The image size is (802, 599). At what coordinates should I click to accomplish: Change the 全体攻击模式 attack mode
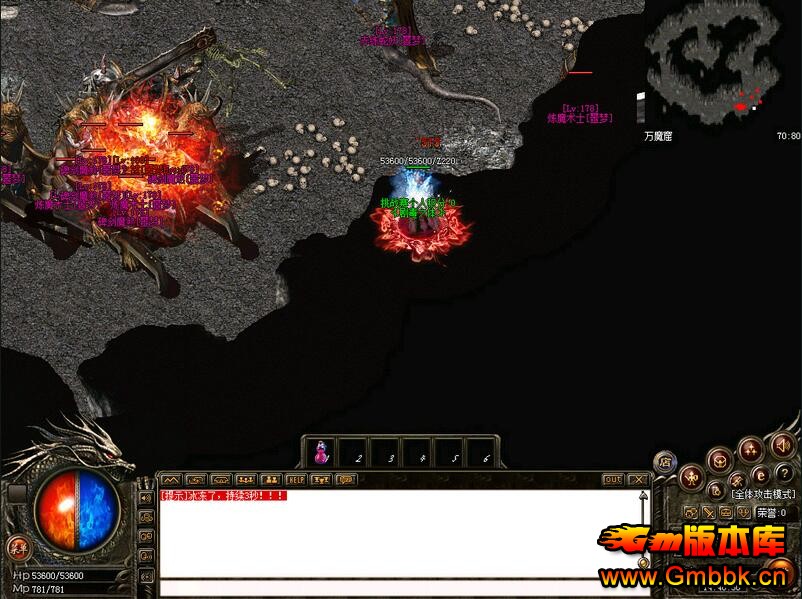pos(762,494)
